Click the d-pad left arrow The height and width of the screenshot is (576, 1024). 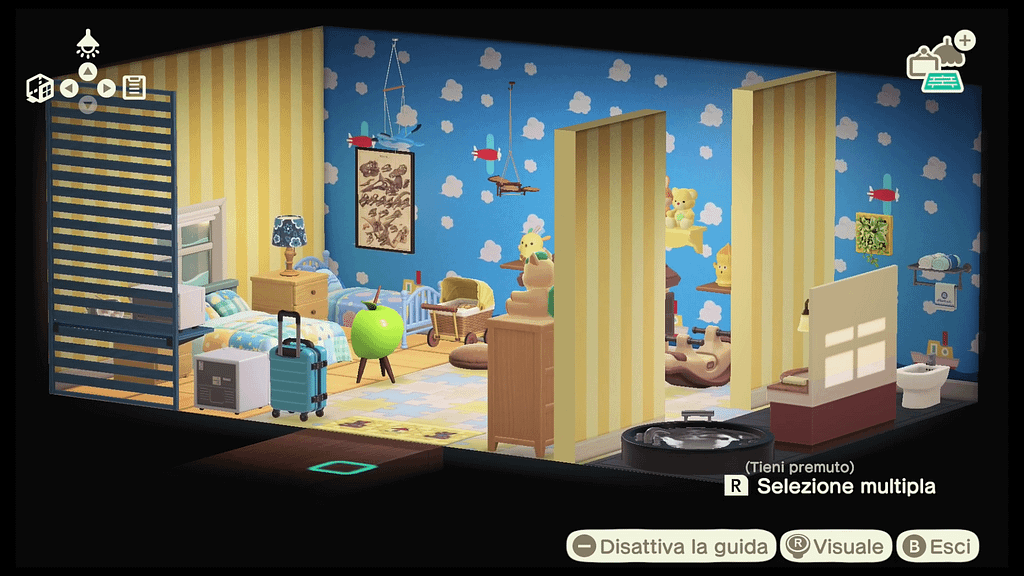coord(69,88)
